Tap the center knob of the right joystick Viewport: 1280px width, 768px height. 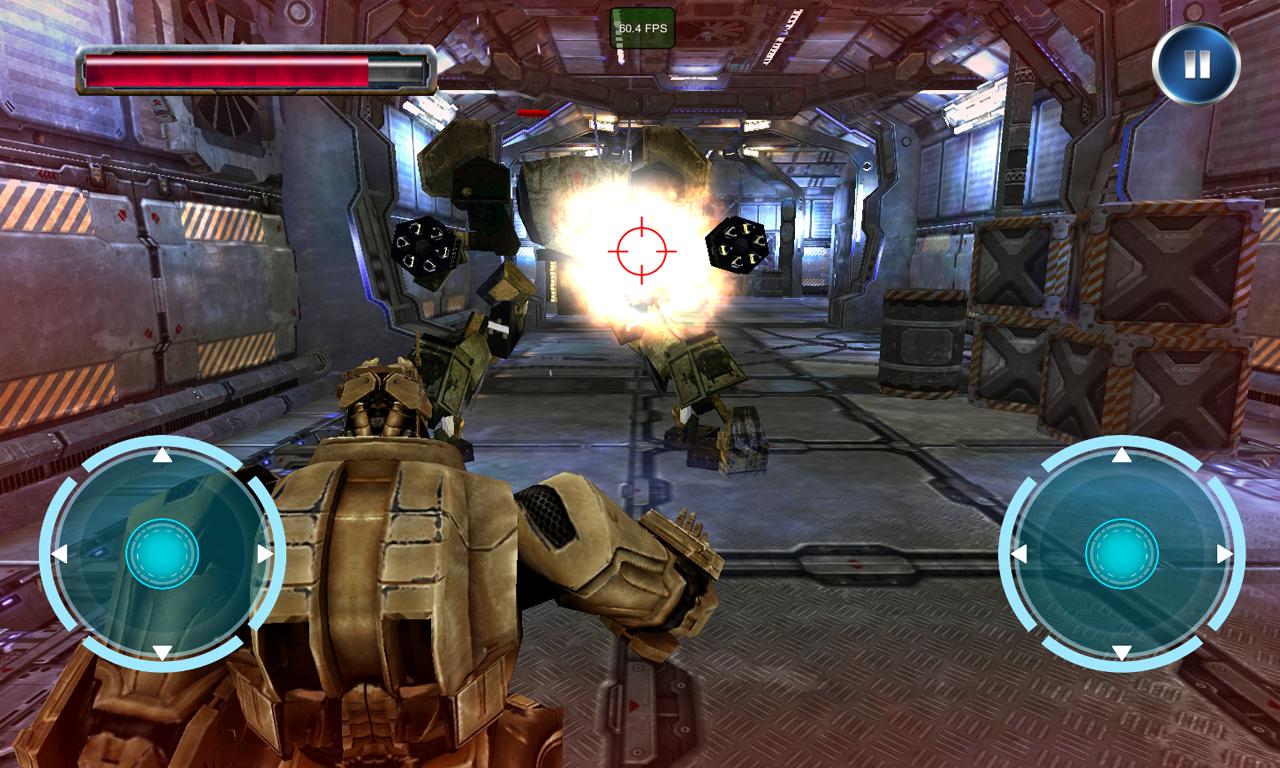click(x=1122, y=554)
